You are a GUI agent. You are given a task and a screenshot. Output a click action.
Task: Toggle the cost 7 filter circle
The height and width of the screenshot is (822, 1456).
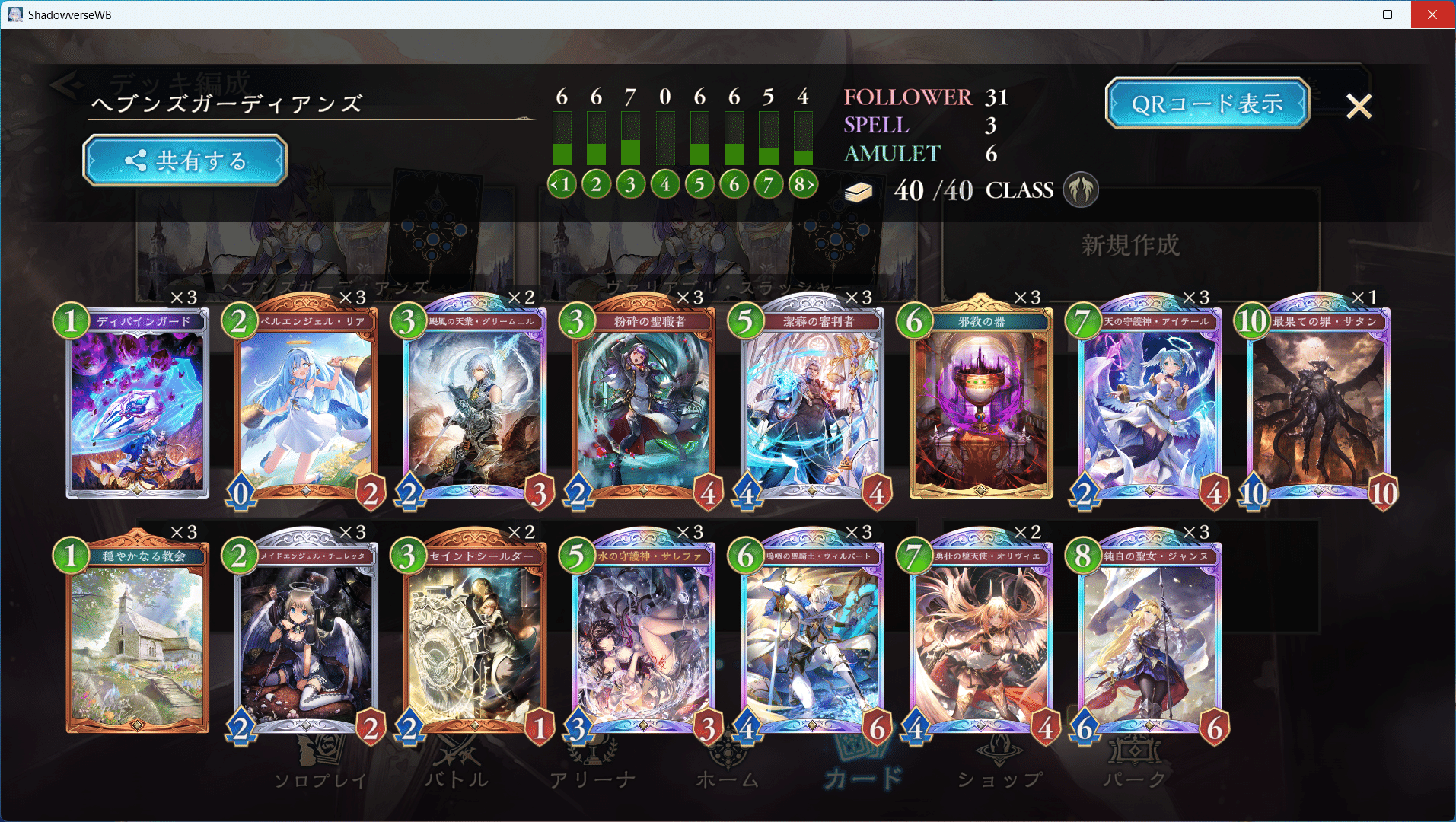[x=767, y=183]
